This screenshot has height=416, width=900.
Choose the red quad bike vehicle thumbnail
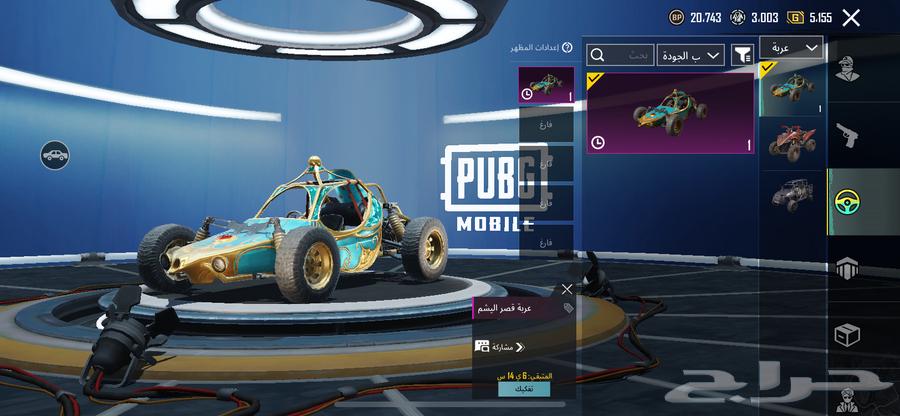pyautogui.click(x=793, y=141)
